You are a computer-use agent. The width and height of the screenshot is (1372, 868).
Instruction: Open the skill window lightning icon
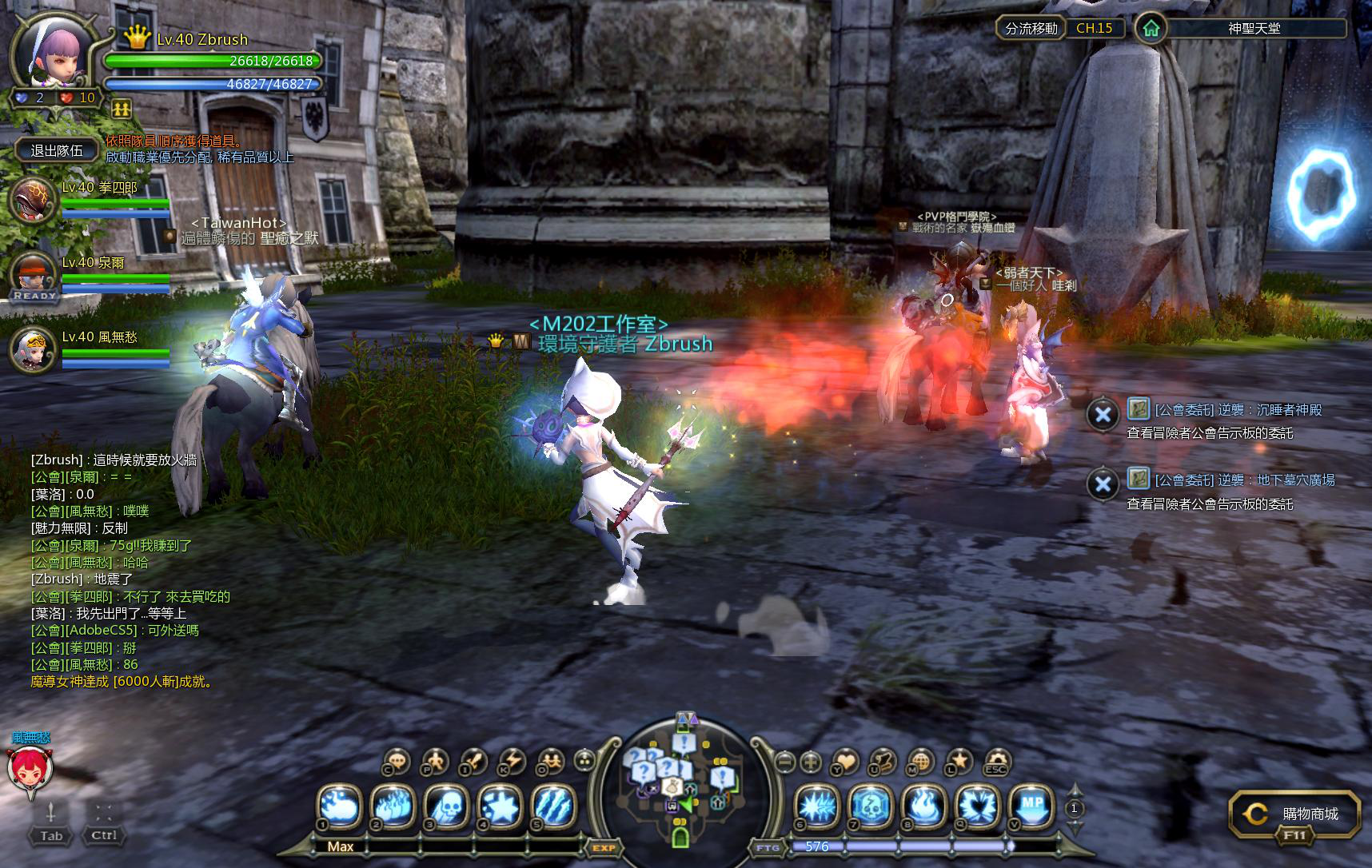(x=512, y=761)
